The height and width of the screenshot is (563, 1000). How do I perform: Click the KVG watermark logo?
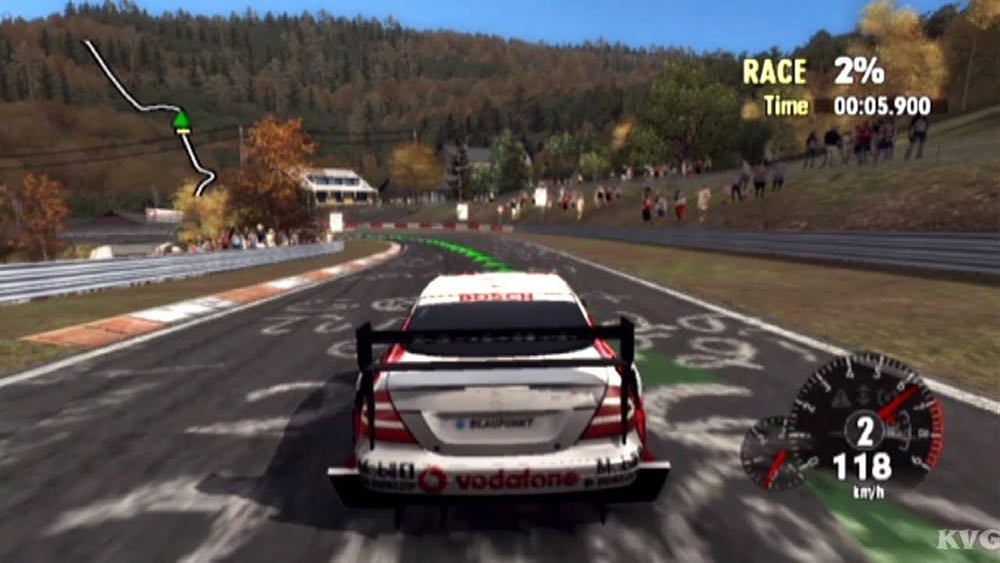coord(967,540)
